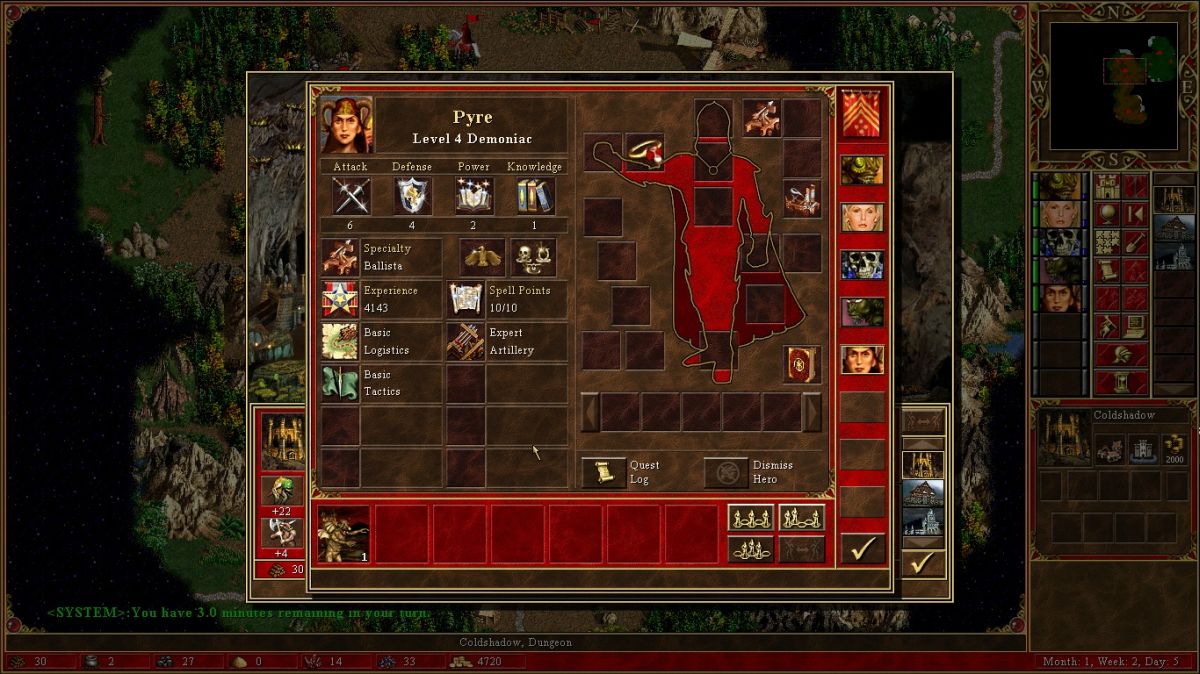Show Basic Tactics skill details
This screenshot has height=674, width=1200.
click(x=339, y=383)
